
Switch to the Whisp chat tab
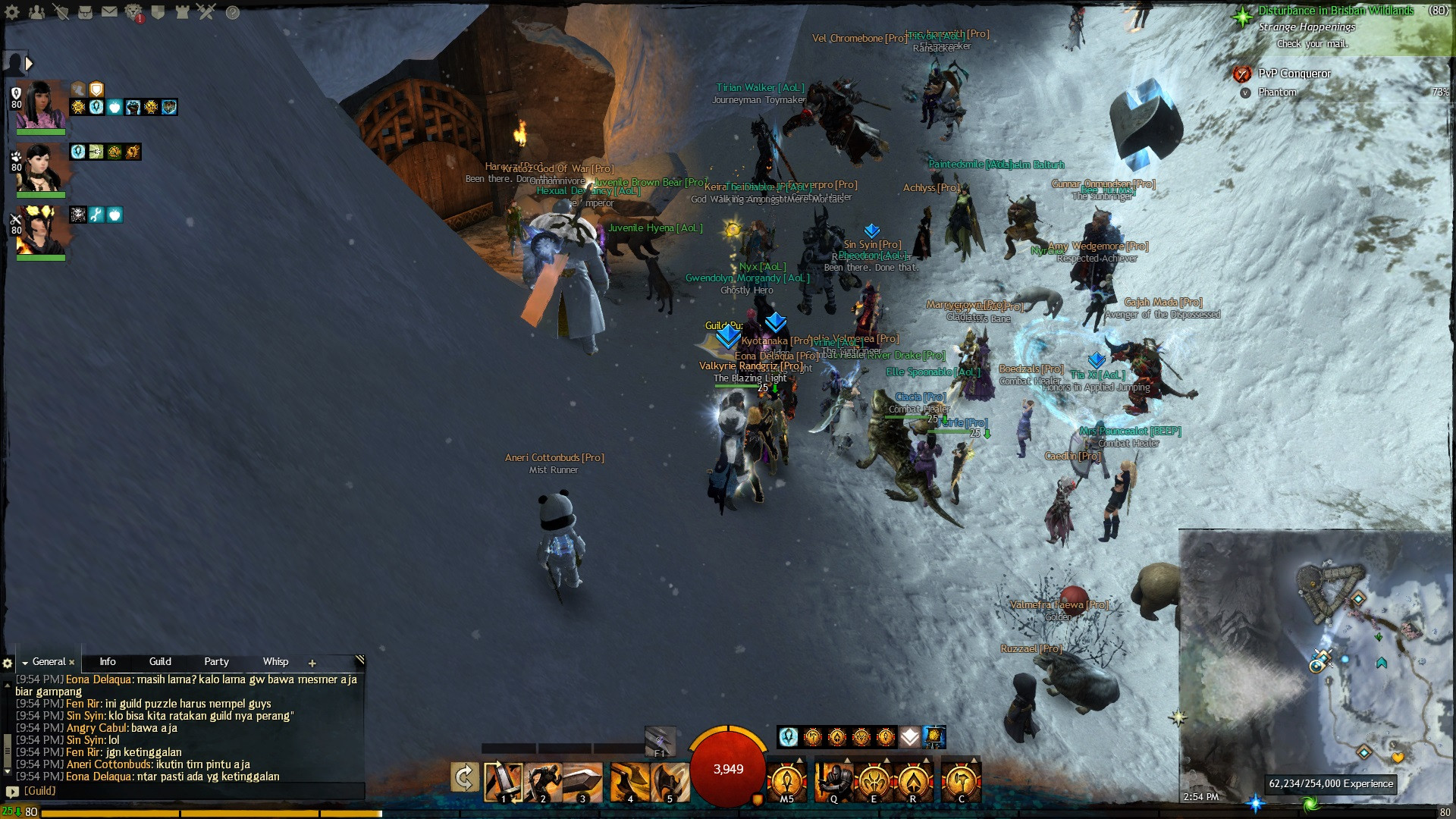(275, 661)
